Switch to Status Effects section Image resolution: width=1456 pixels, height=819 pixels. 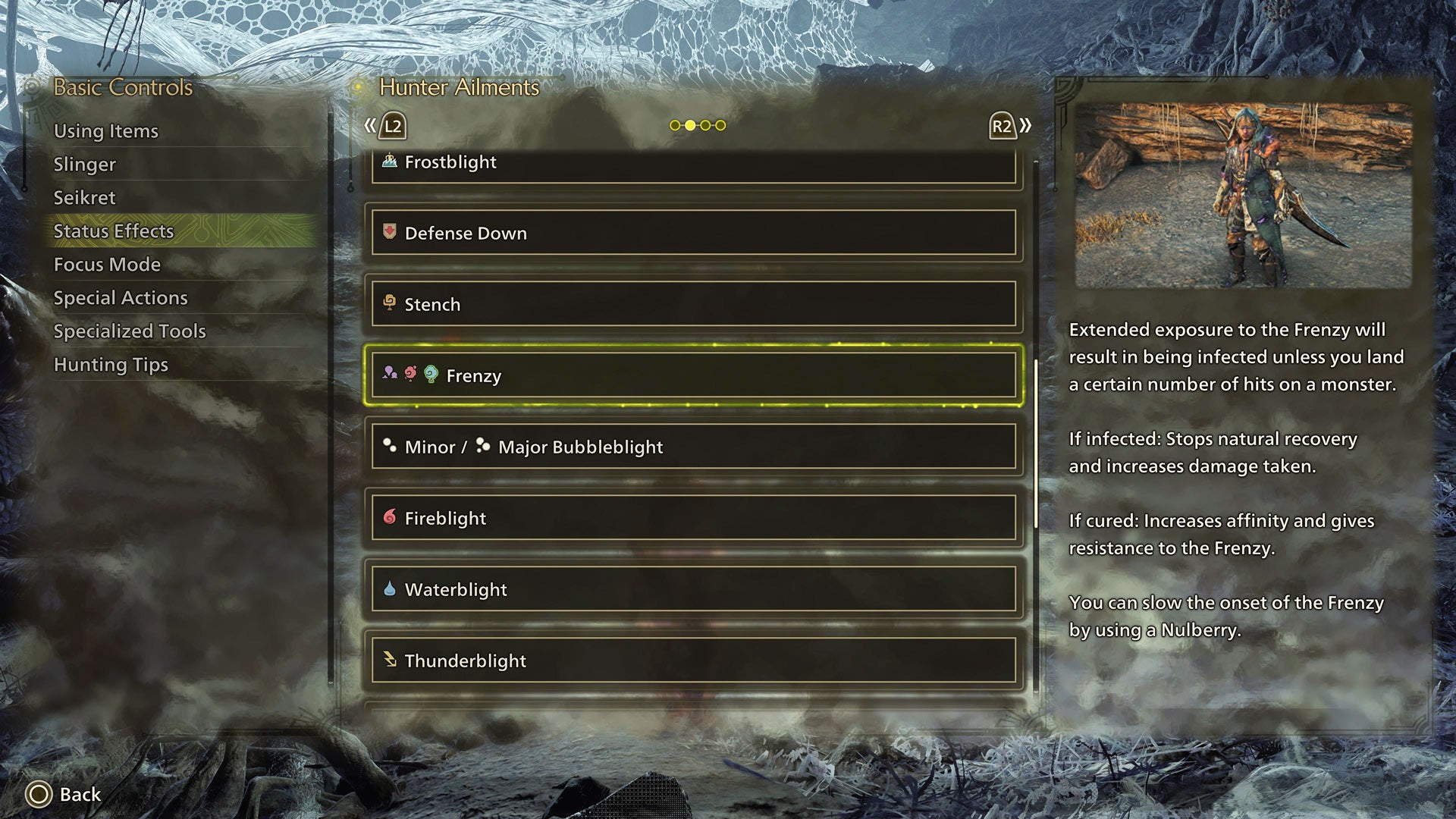(x=114, y=231)
